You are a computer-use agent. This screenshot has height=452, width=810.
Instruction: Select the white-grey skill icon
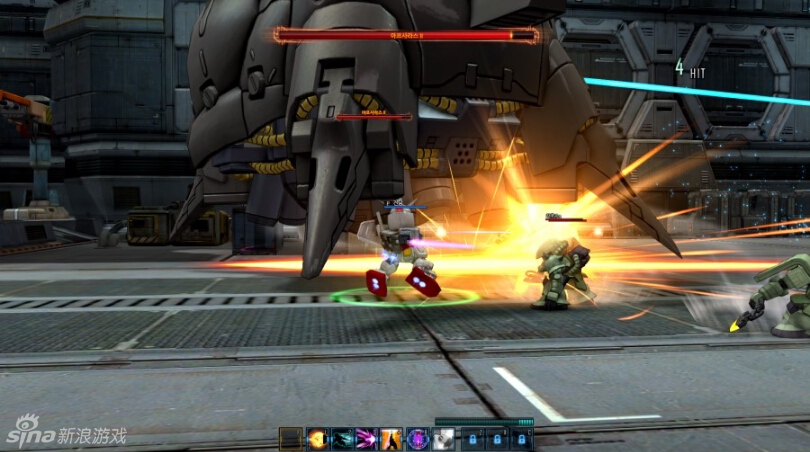442,439
